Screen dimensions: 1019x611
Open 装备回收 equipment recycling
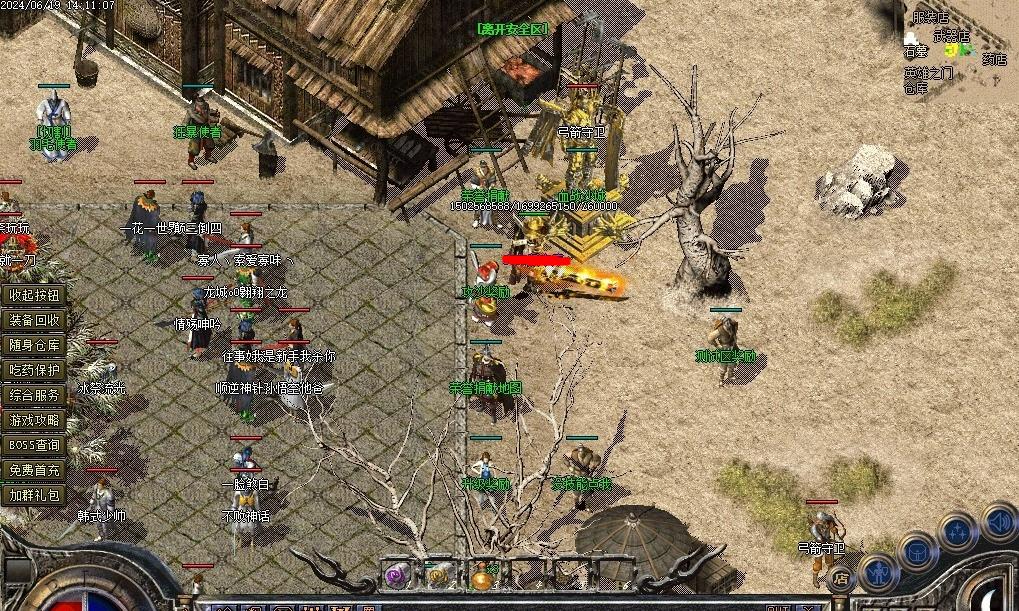35,320
